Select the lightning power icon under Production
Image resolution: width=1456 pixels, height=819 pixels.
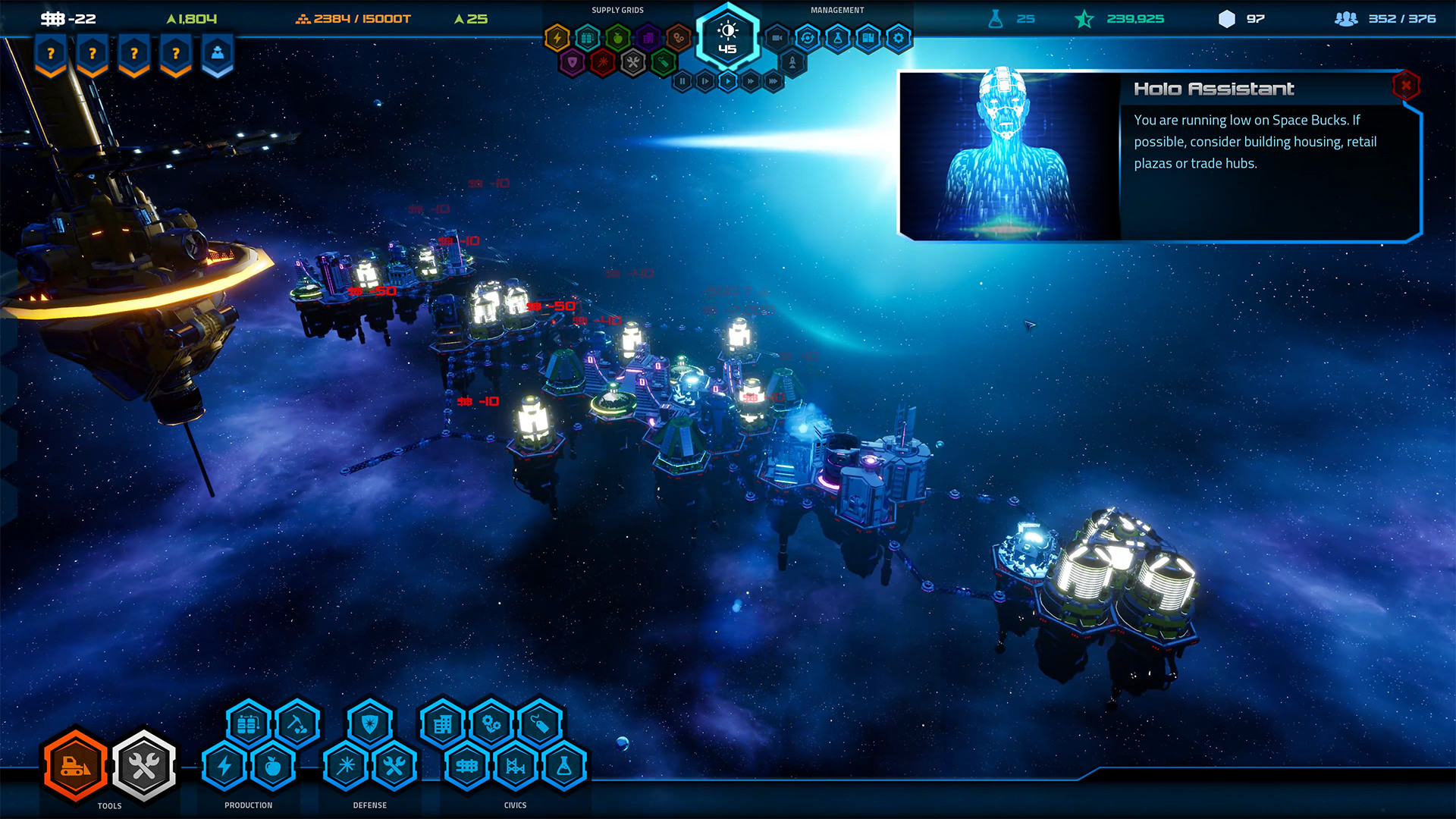pyautogui.click(x=223, y=765)
